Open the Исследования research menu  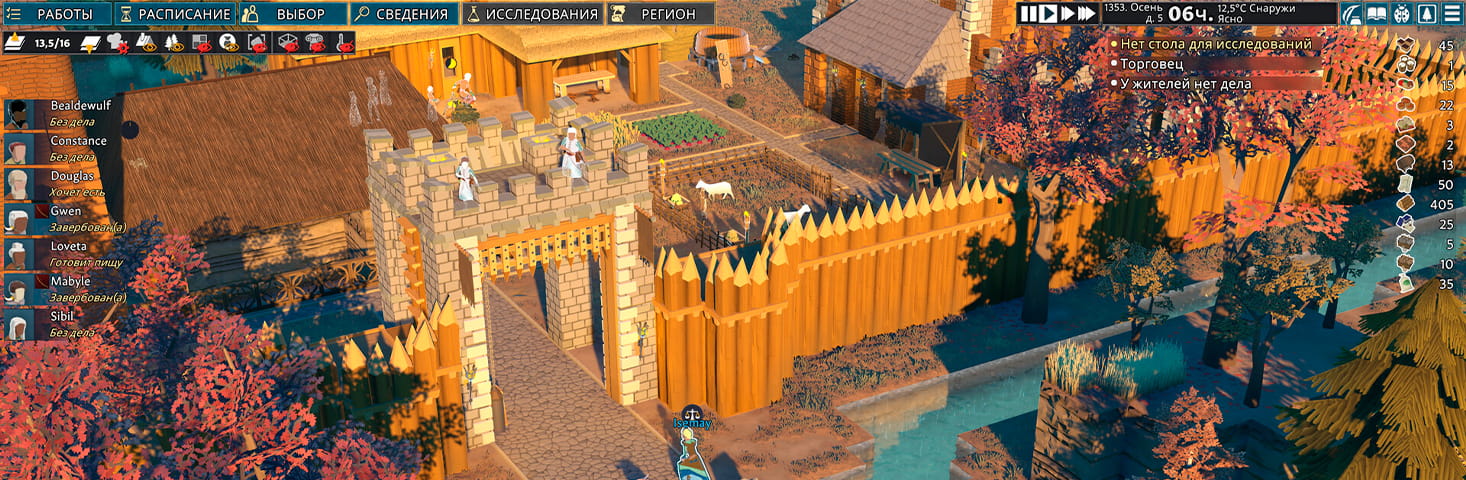tap(533, 14)
